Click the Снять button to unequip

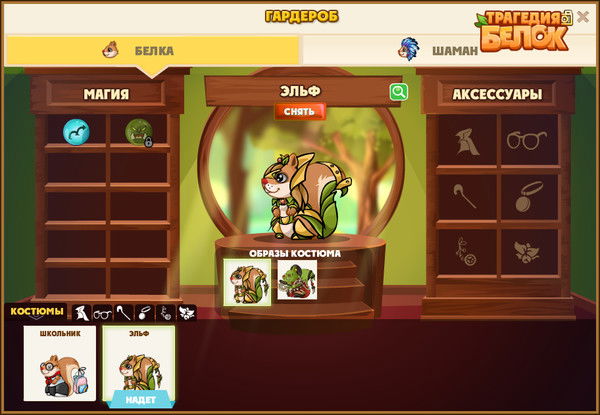[300, 112]
